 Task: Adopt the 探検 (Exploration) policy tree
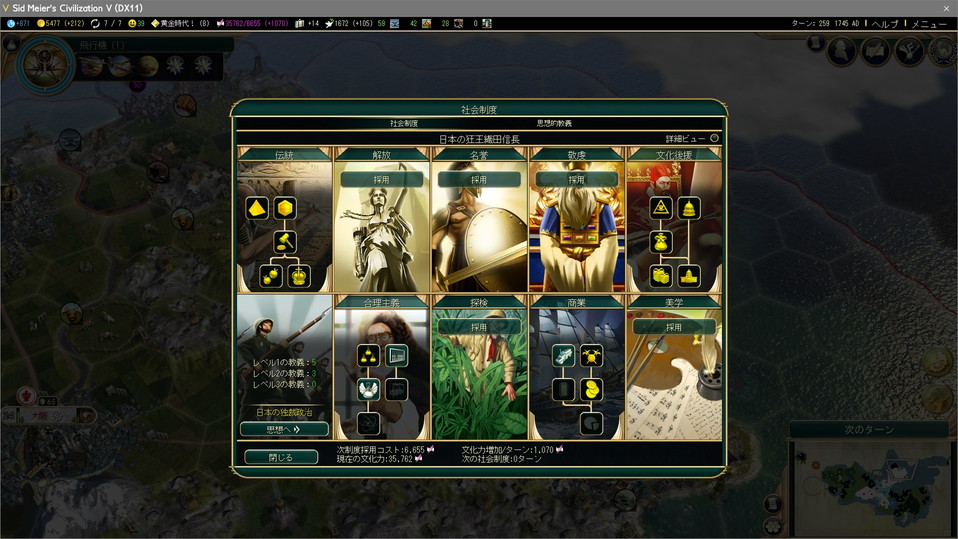point(479,327)
